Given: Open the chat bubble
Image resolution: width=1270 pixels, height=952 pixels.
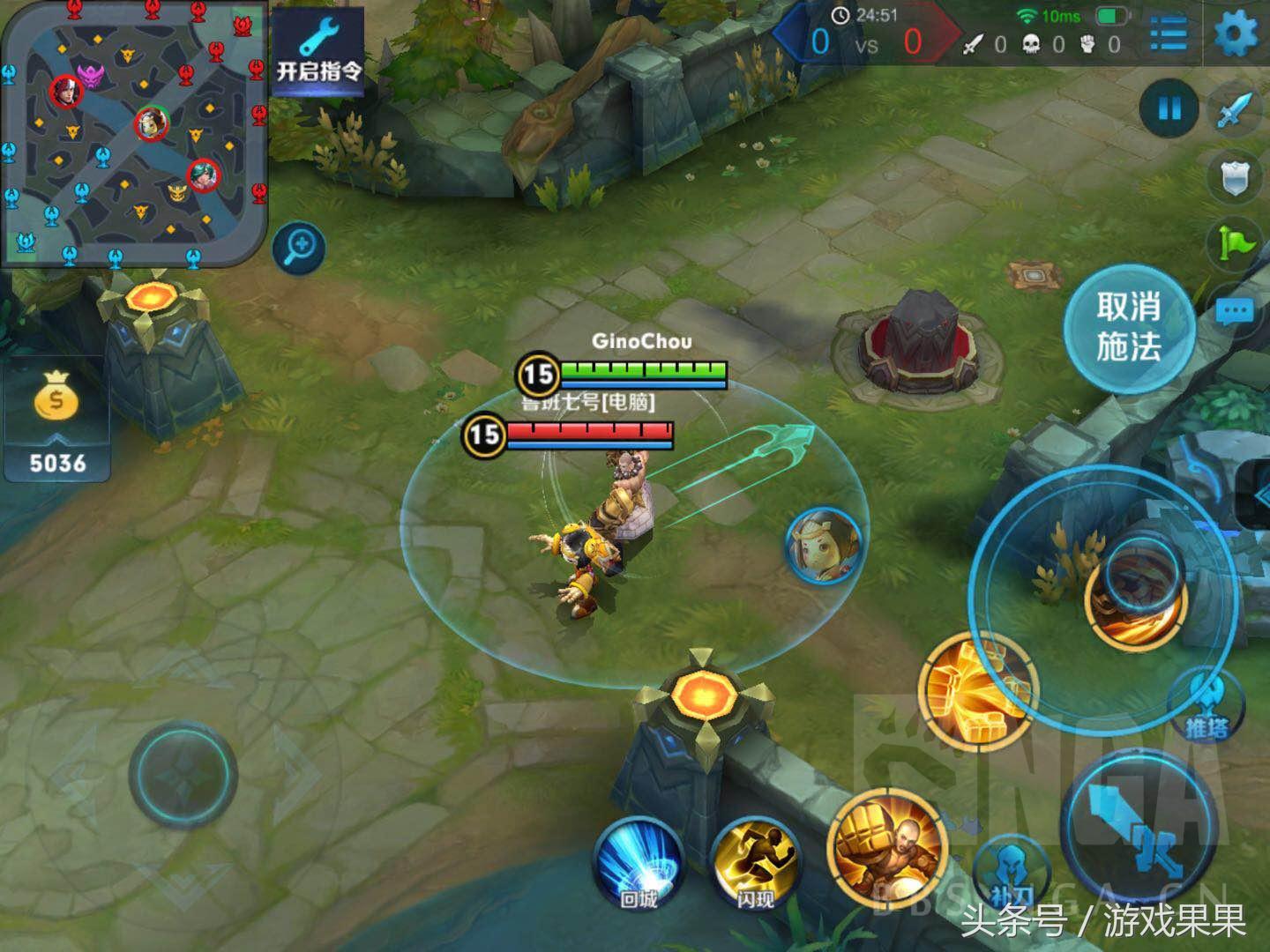Looking at the screenshot, I should 1235,310.
